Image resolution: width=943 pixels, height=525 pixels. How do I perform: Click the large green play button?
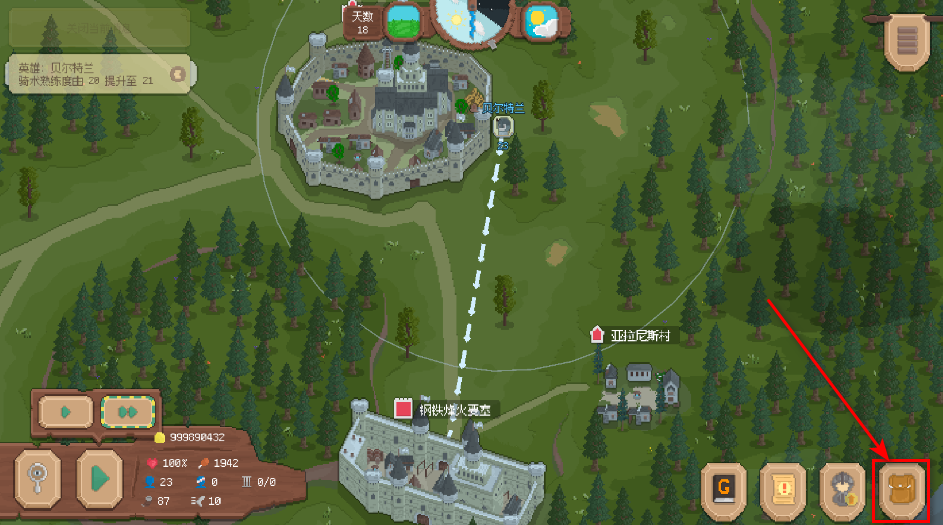pyautogui.click(x=99, y=477)
